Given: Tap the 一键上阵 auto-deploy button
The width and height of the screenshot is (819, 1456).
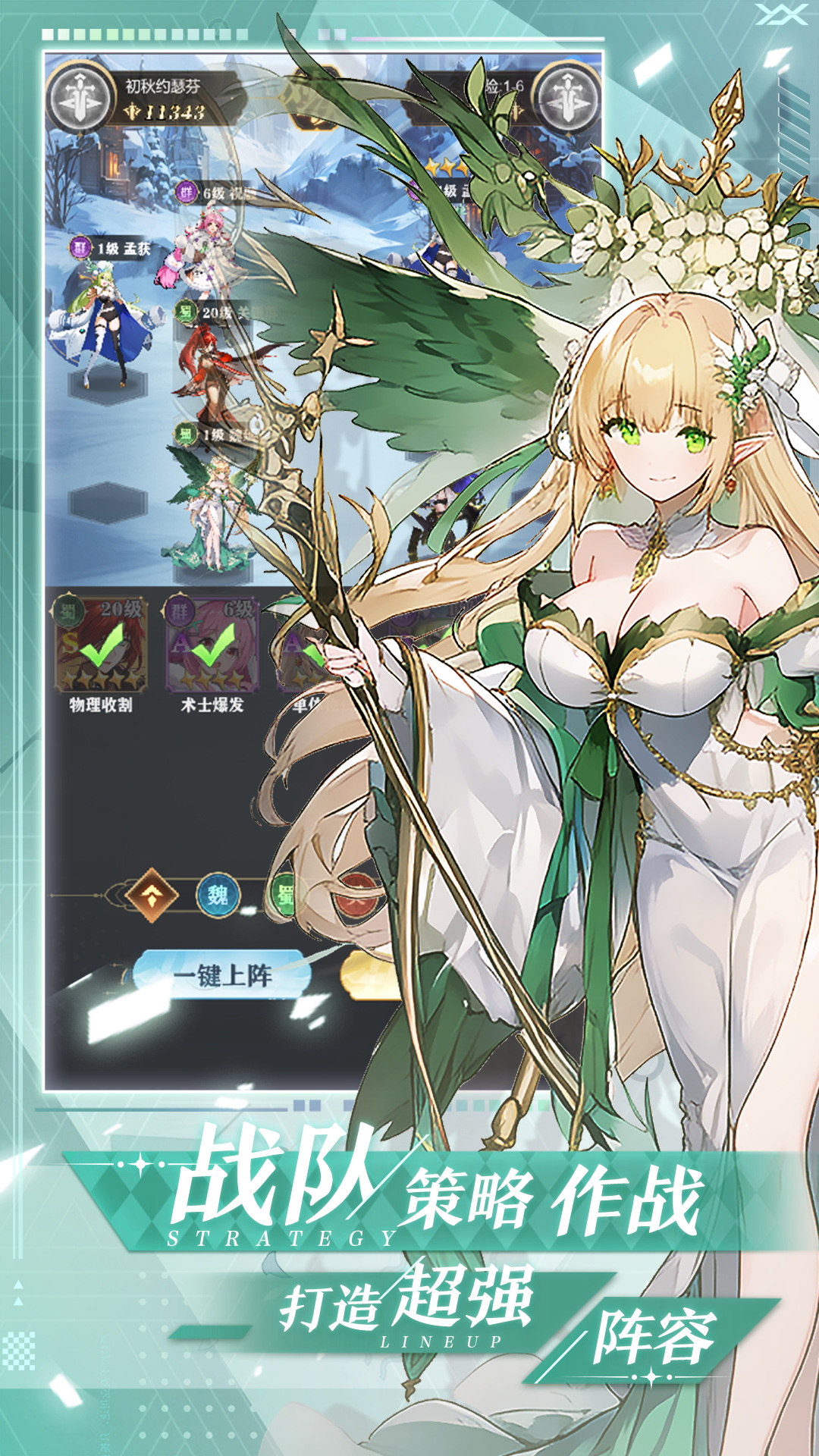Looking at the screenshot, I should [221, 974].
